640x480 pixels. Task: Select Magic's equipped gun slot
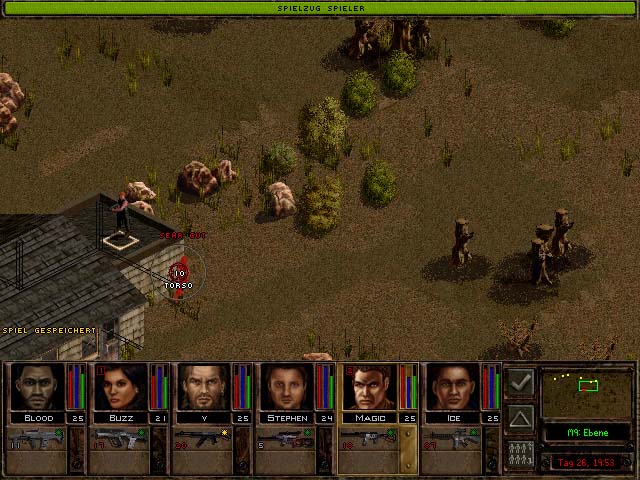click(x=370, y=440)
